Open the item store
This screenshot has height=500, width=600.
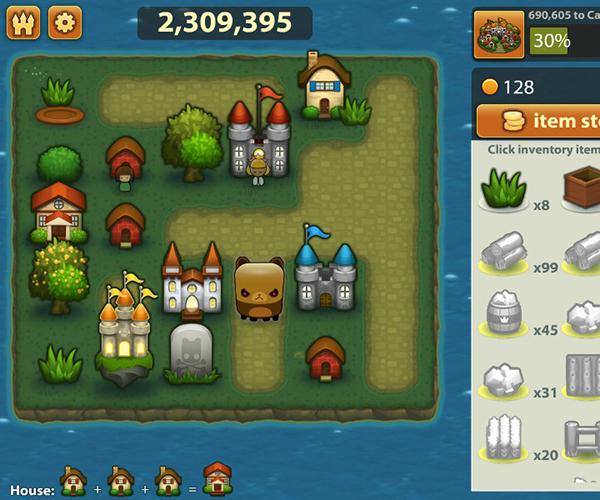538,121
